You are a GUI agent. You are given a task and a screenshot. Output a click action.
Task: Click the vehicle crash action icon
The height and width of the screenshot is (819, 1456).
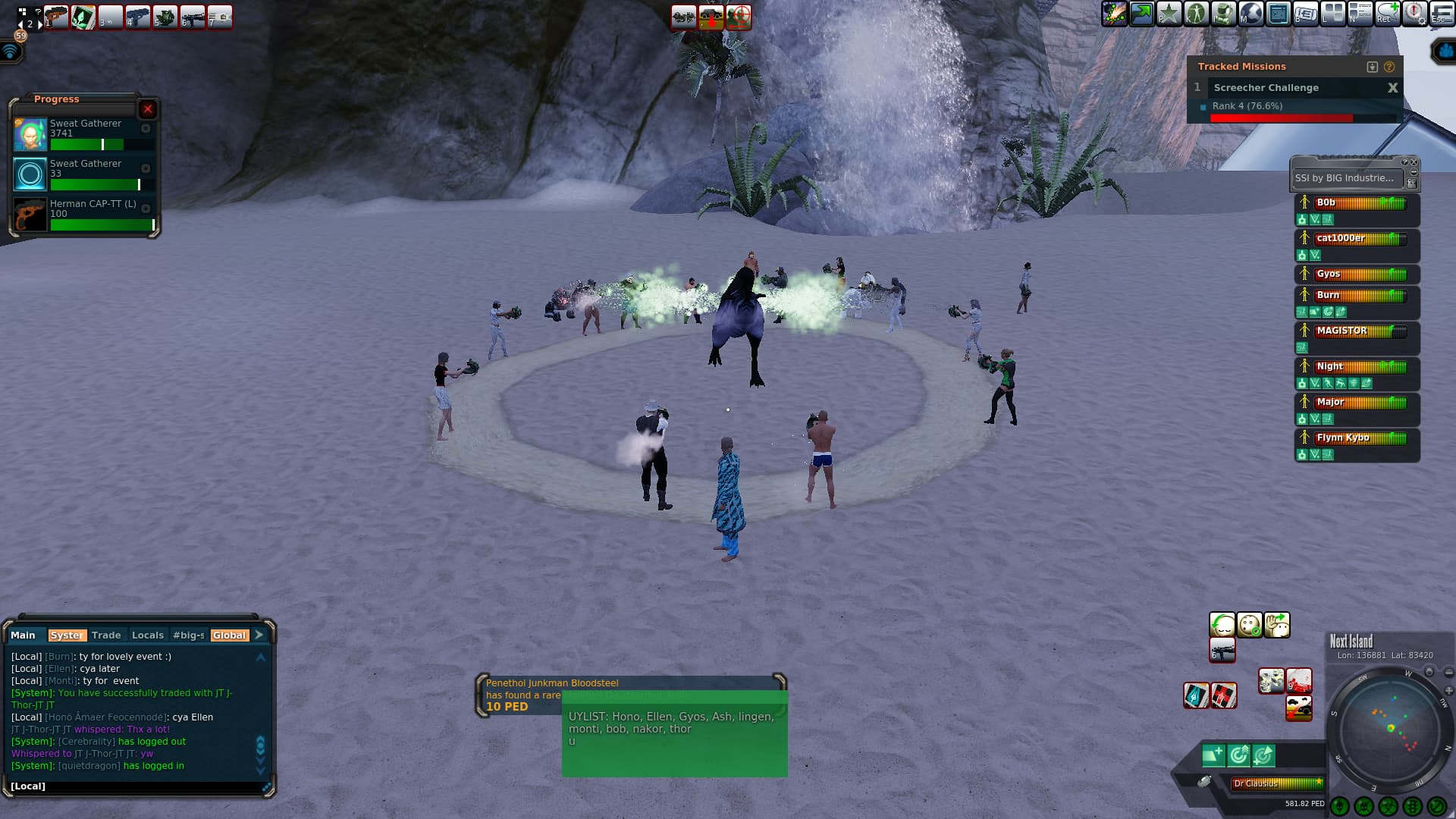1298,708
